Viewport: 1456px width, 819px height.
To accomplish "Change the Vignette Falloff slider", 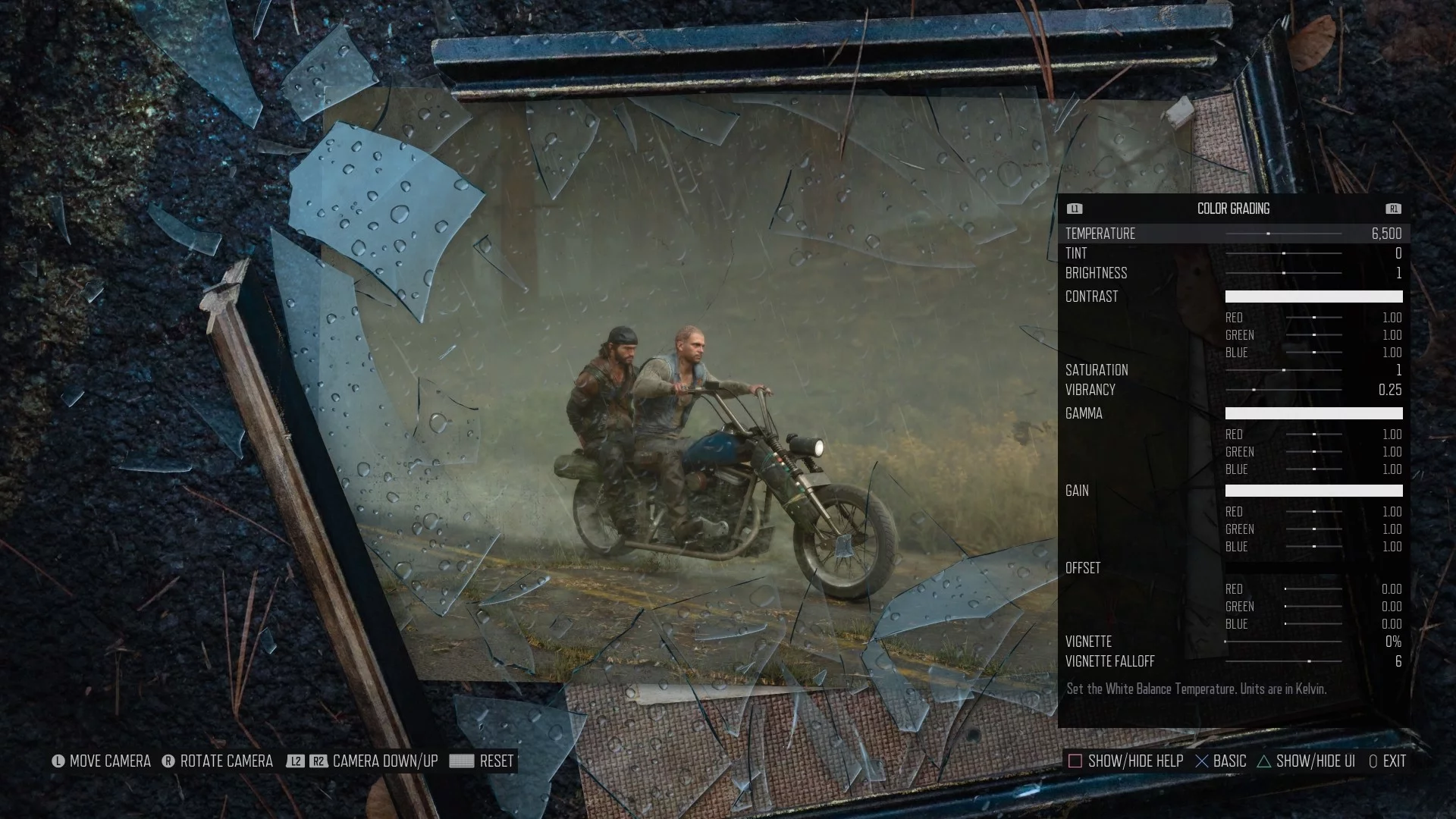I will pyautogui.click(x=1283, y=661).
